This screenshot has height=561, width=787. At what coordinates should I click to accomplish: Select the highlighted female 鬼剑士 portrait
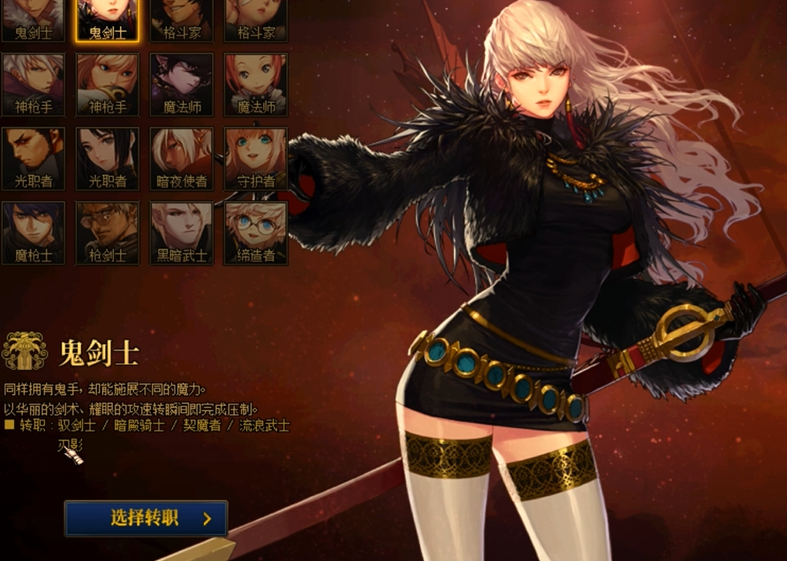(107, 17)
